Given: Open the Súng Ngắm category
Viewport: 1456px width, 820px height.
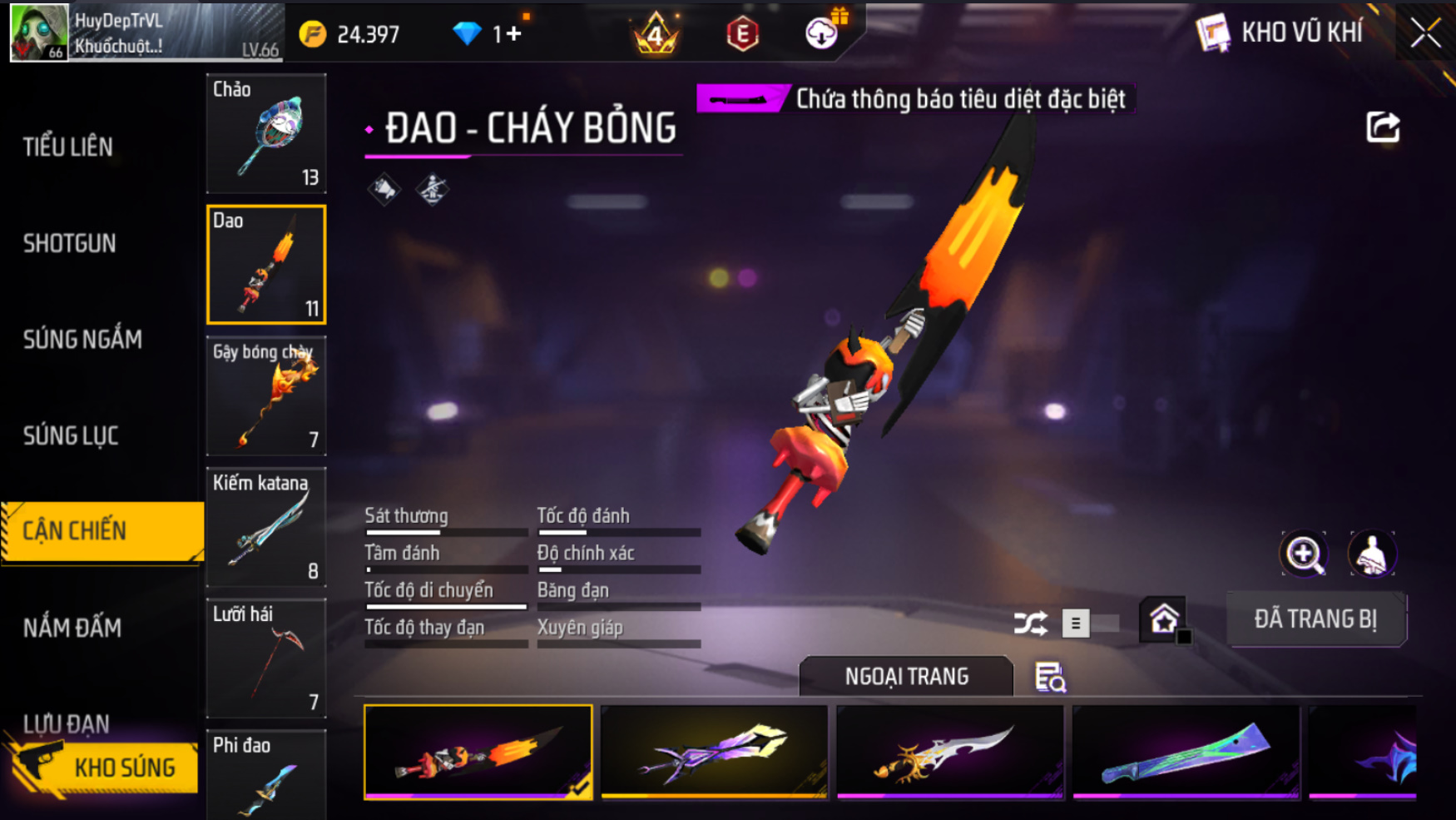Looking at the screenshot, I should coord(82,339).
